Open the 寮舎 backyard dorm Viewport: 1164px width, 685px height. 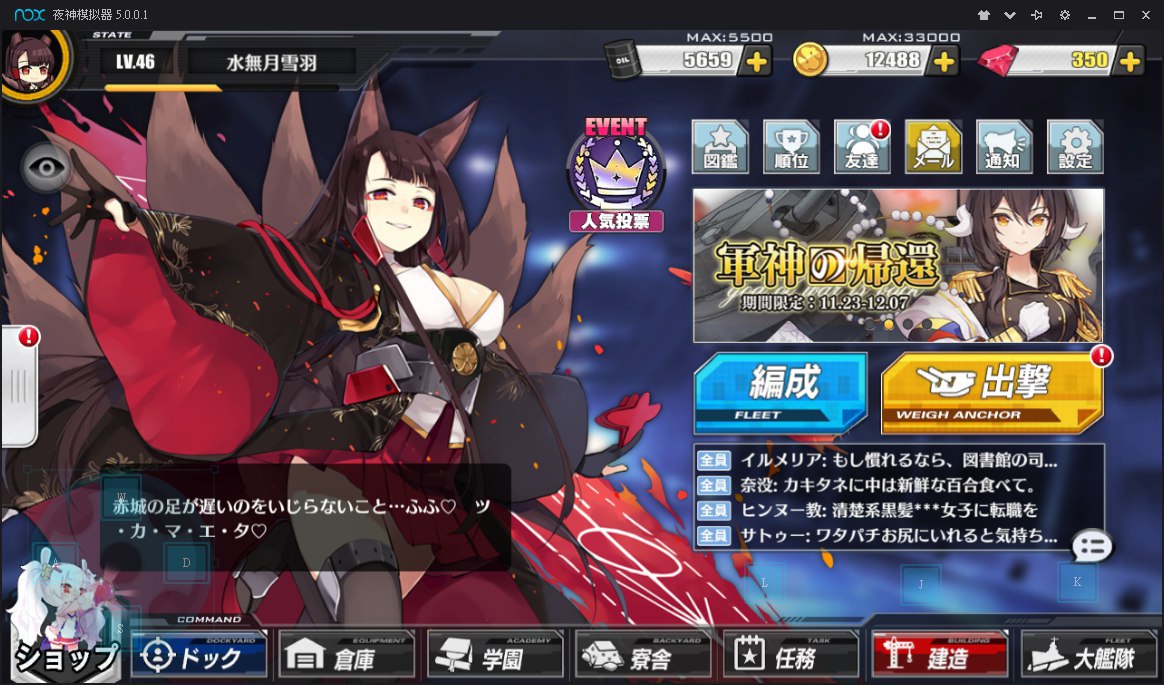(x=642, y=656)
